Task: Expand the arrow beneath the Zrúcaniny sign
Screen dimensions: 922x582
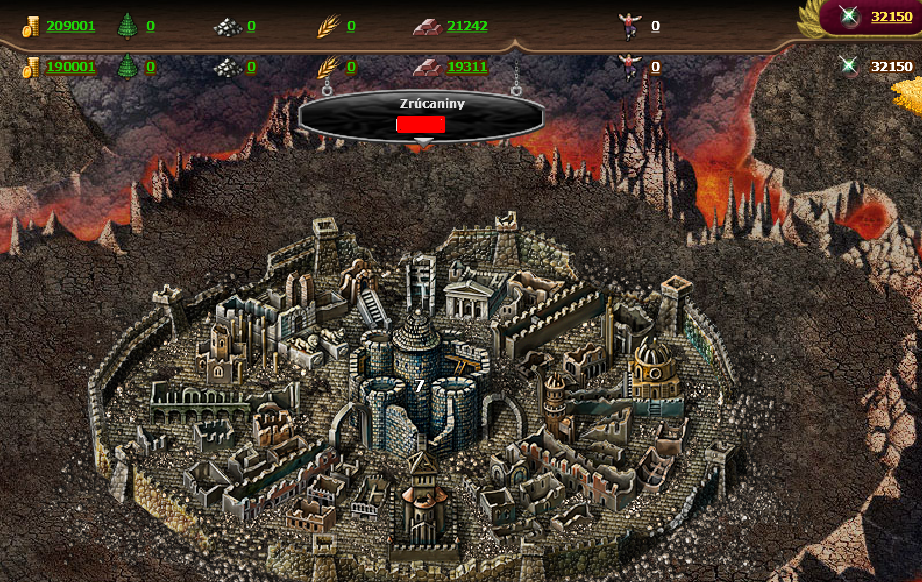Action: pos(423,143)
